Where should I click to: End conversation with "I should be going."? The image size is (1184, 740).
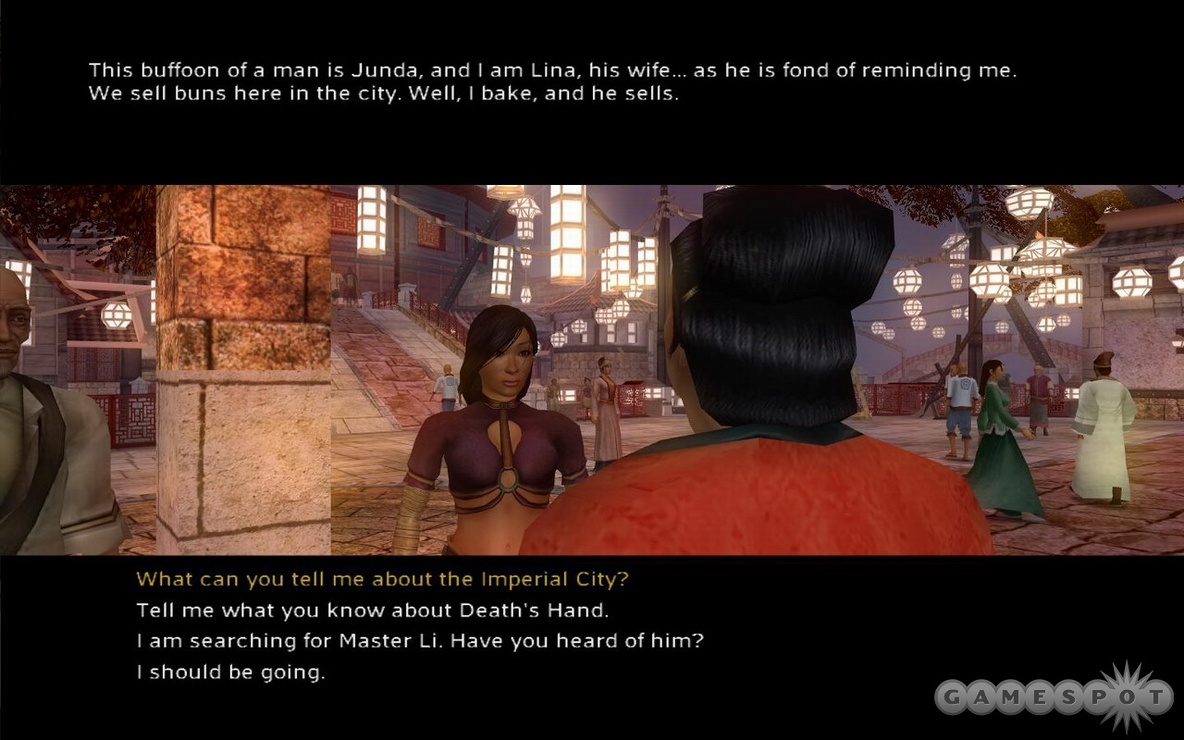(x=231, y=672)
